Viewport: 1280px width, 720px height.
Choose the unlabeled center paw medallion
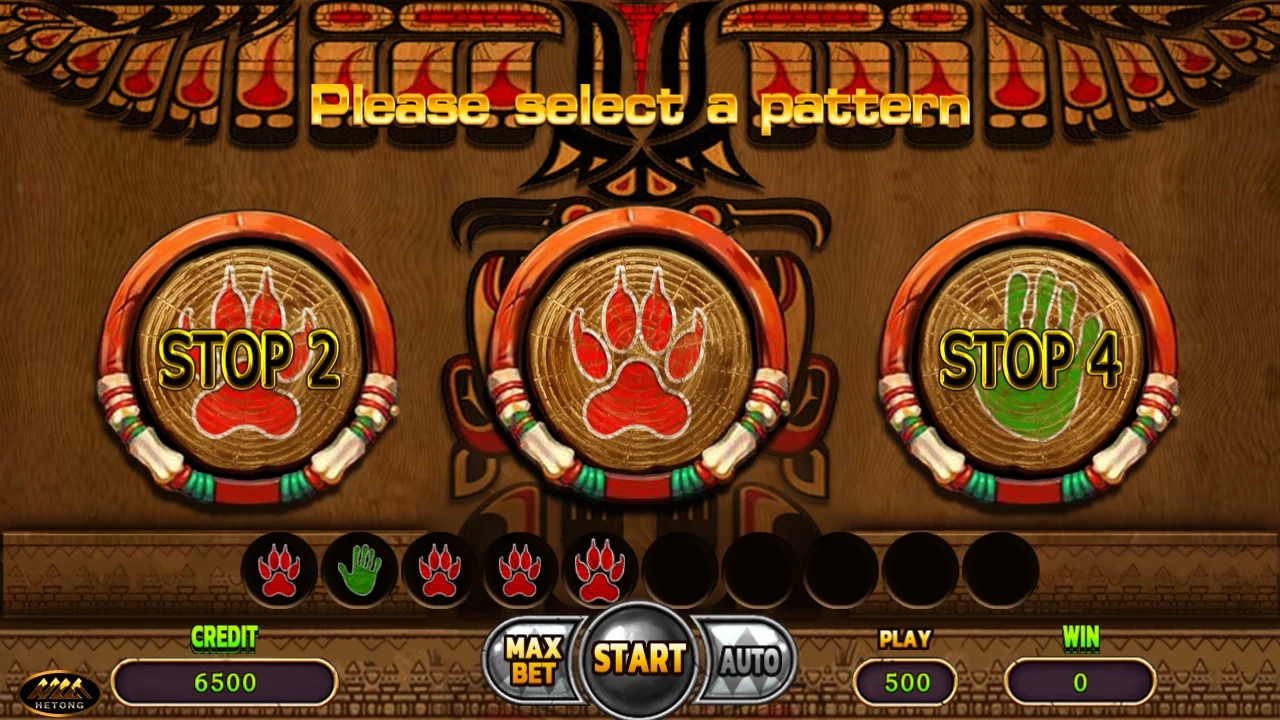pos(638,358)
